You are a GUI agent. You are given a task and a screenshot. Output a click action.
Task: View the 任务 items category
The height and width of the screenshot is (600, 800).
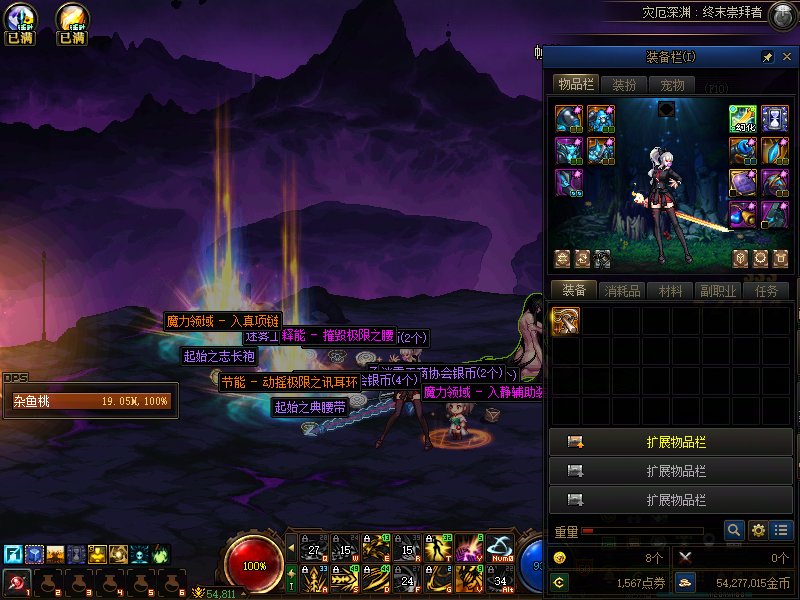point(767,291)
